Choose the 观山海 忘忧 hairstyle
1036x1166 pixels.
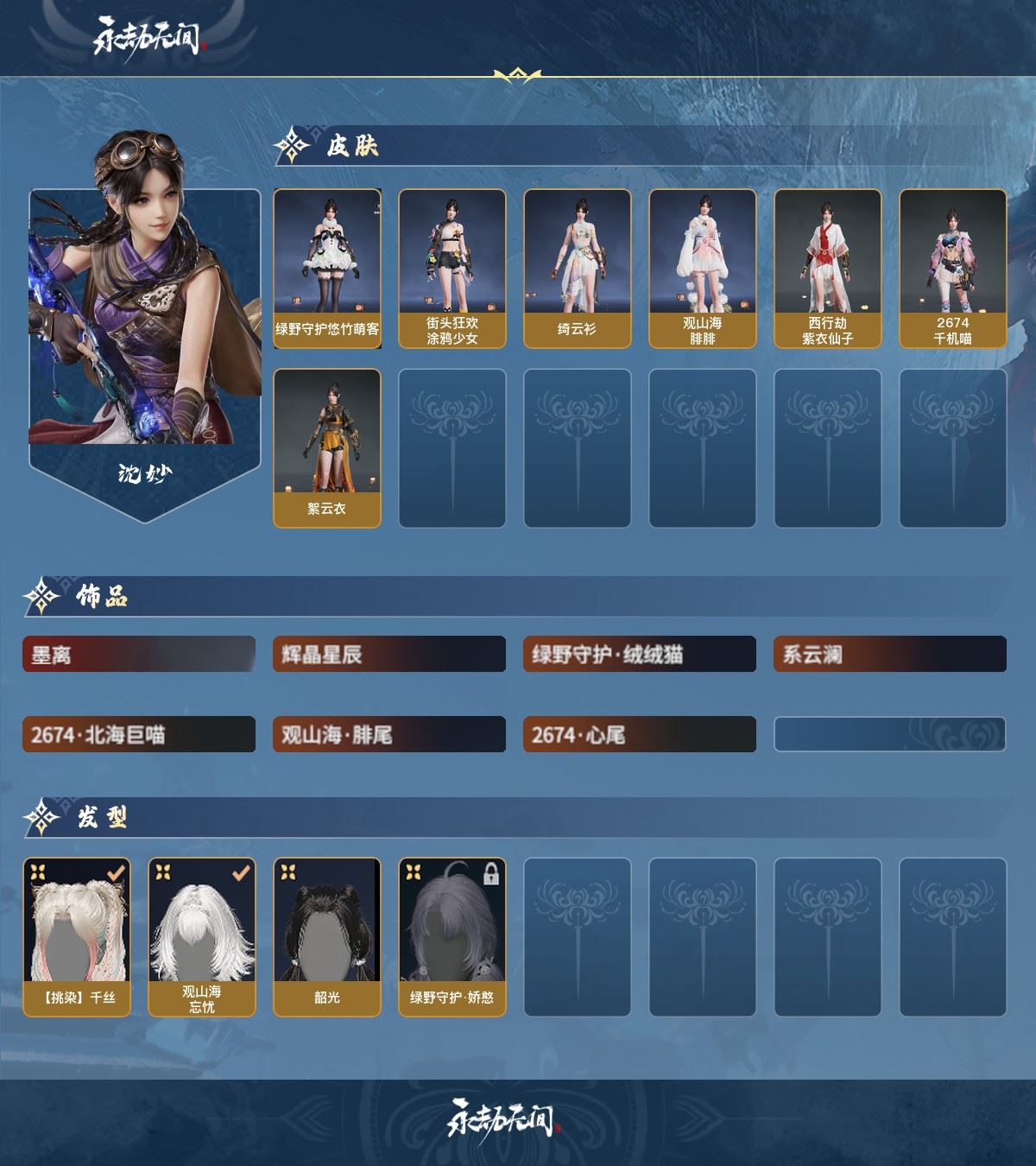(202, 936)
